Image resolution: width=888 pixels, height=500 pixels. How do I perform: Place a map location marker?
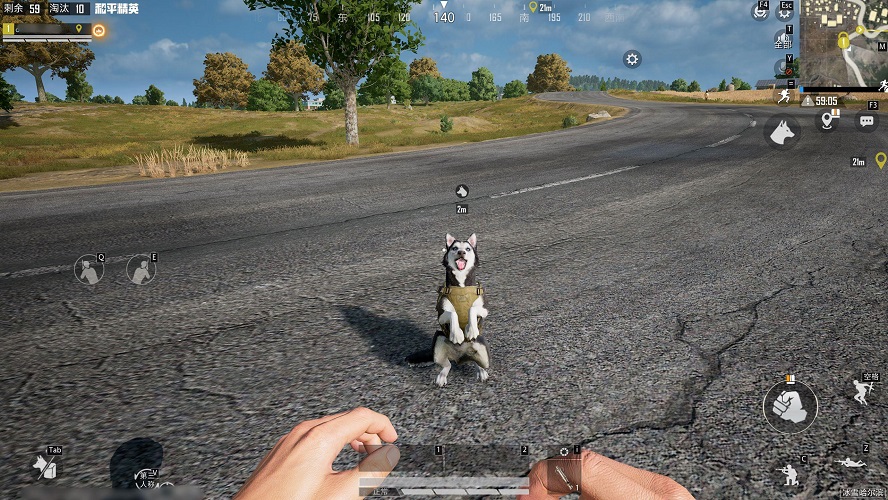[x=827, y=120]
